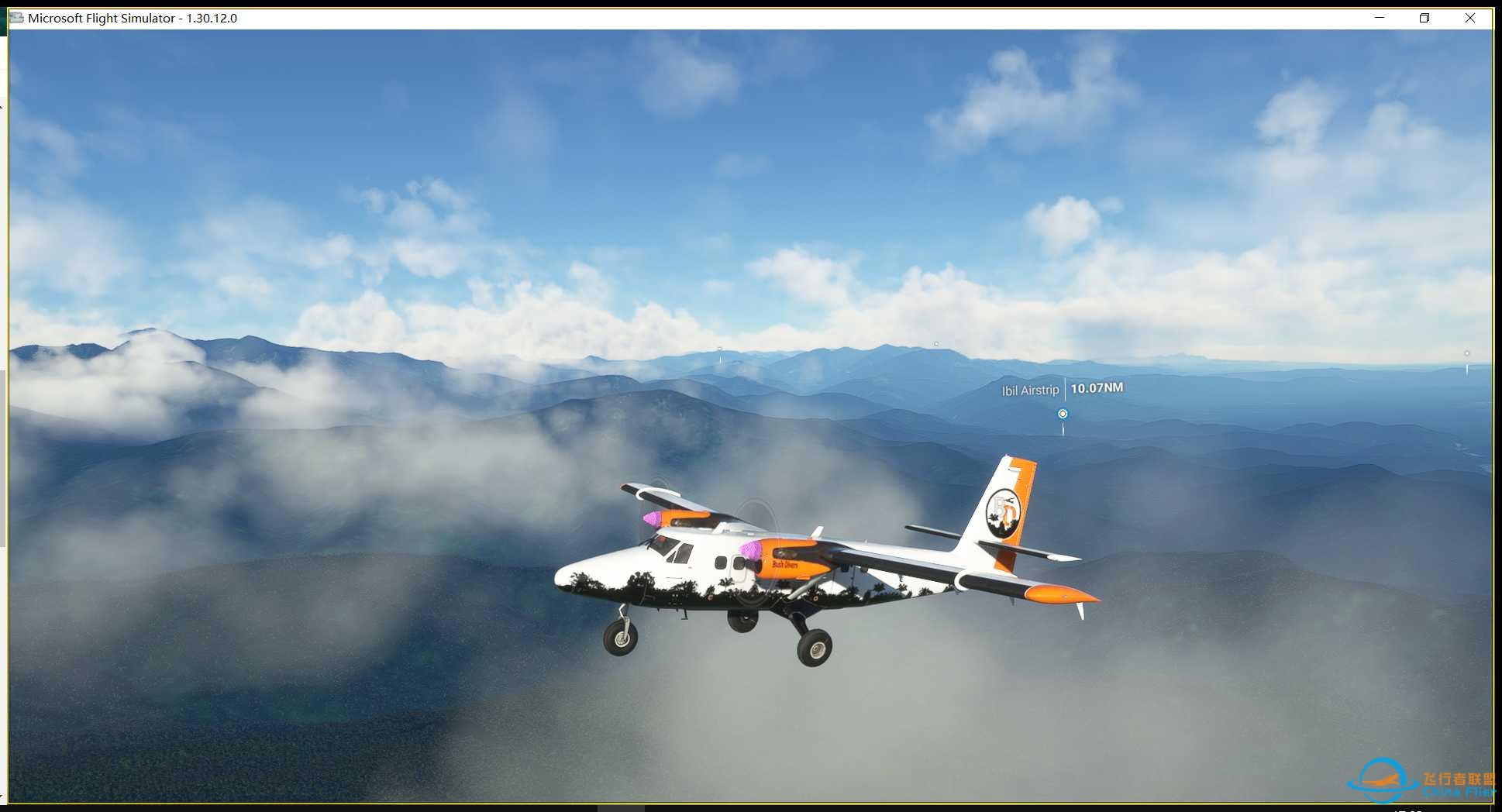Close the Microsoft Flight Simulator window
The image size is (1502, 812).
[x=1469, y=18]
